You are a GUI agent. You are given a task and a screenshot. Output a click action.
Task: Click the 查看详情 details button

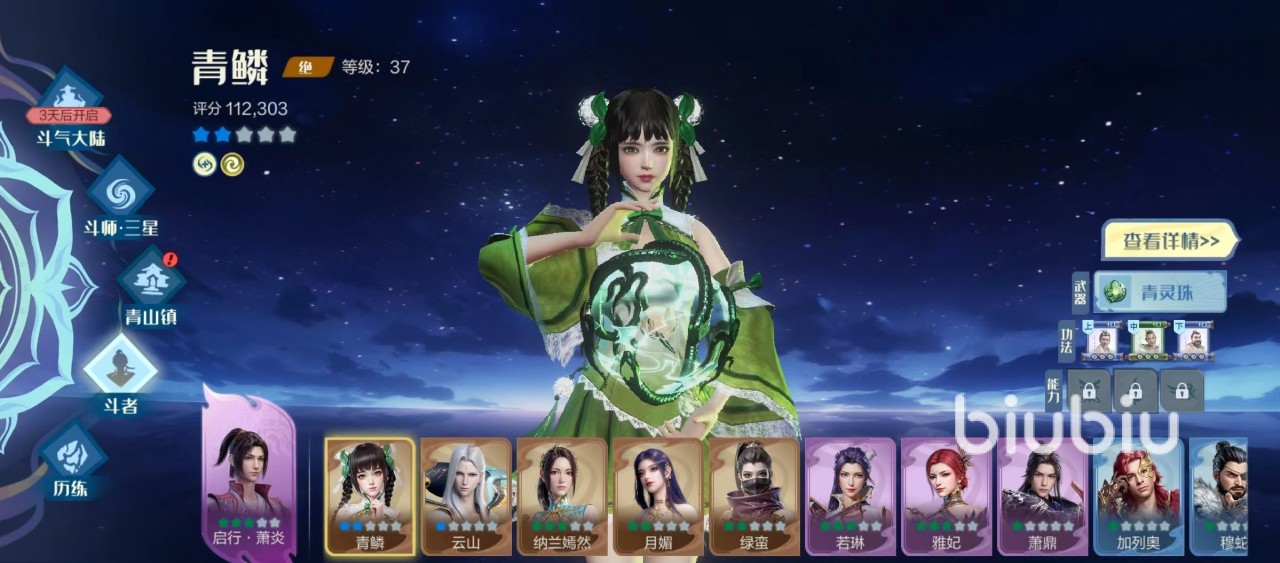tap(1169, 241)
